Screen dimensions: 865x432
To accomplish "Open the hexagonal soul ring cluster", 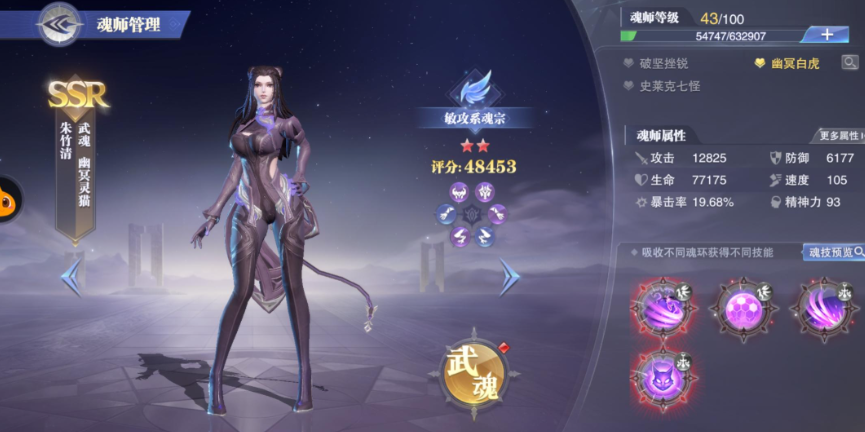I will coord(472,212).
